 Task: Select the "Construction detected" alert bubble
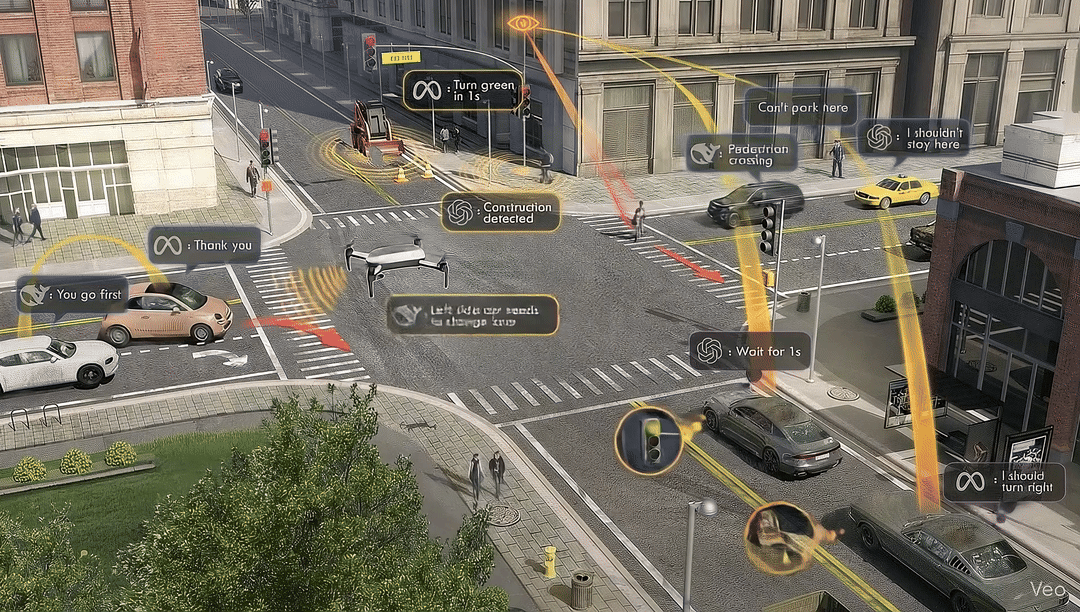click(x=500, y=212)
